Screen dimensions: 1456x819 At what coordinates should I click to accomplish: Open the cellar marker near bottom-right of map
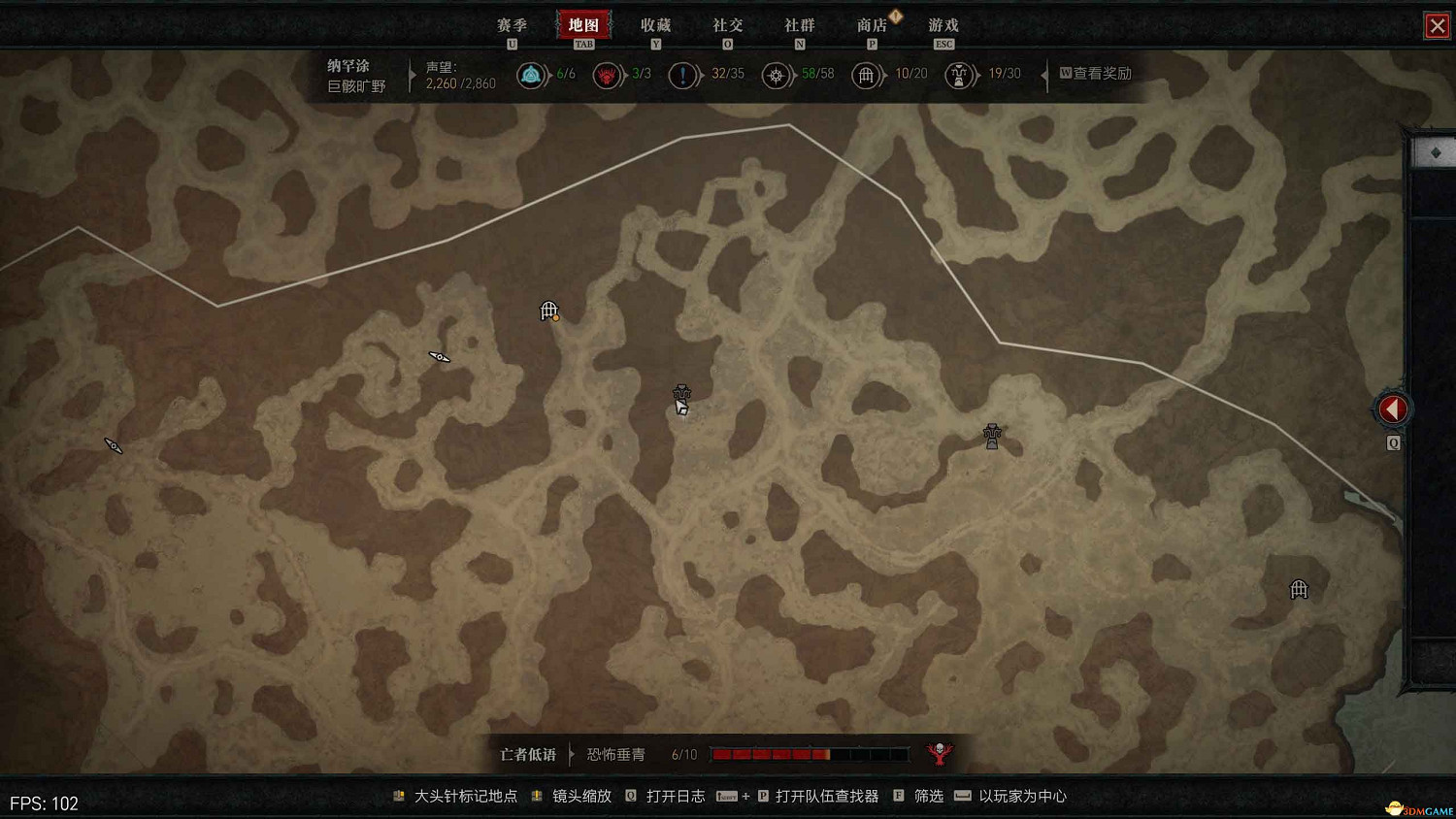[1298, 589]
